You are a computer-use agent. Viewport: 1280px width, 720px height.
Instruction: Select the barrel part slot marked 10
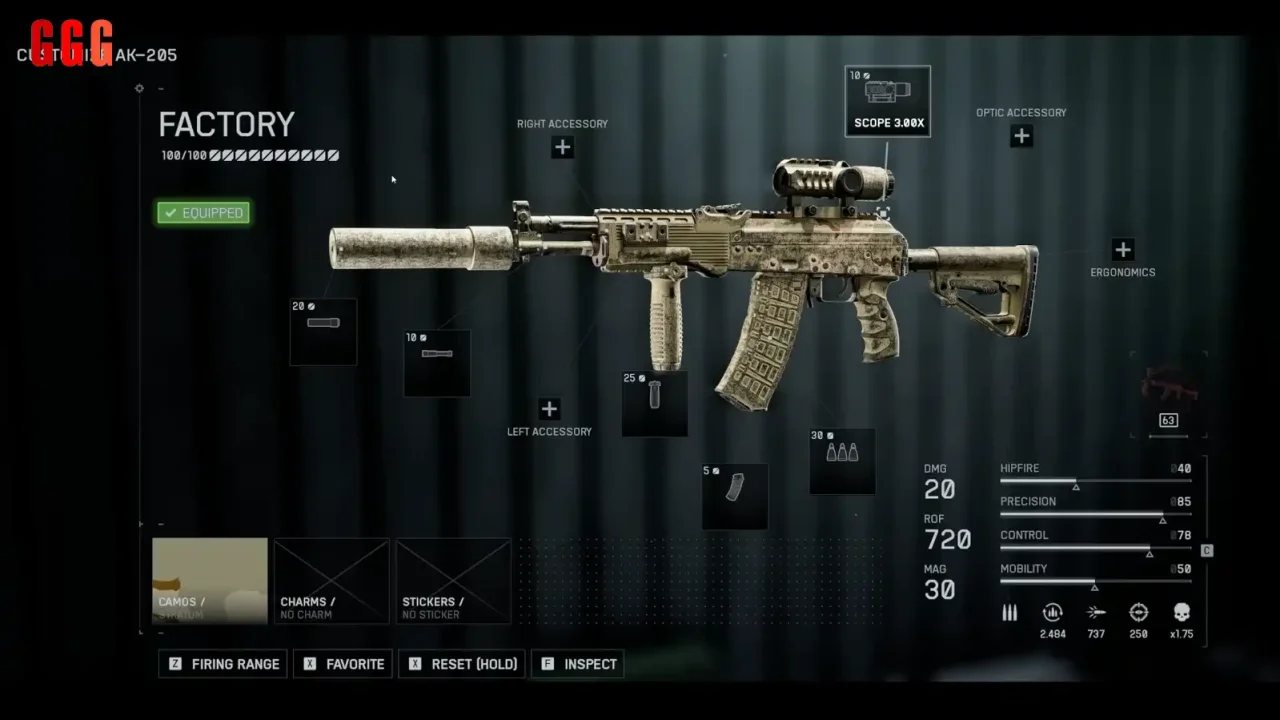(436, 361)
